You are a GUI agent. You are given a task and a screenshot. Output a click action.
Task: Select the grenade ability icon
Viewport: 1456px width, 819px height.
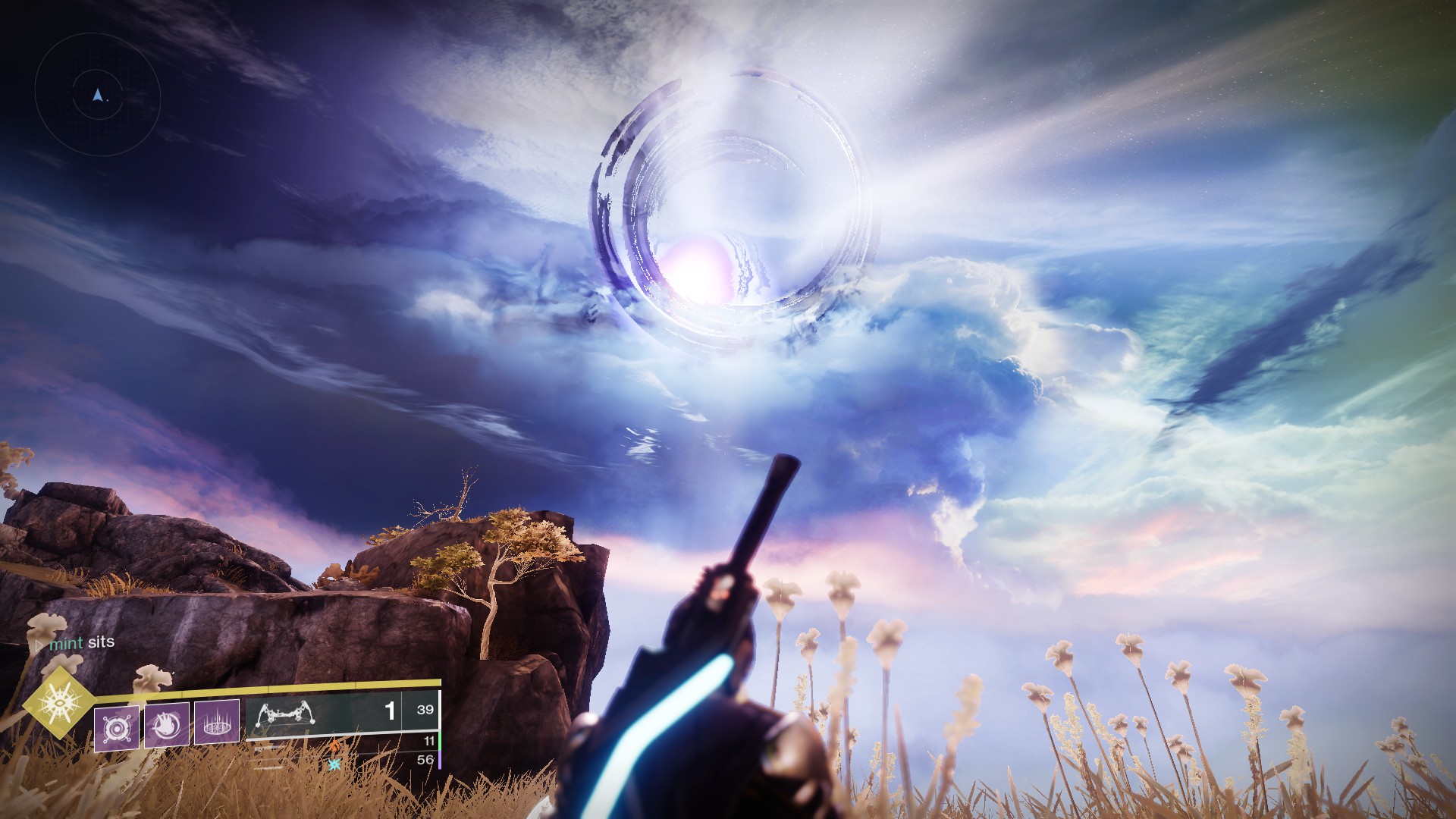tap(117, 728)
